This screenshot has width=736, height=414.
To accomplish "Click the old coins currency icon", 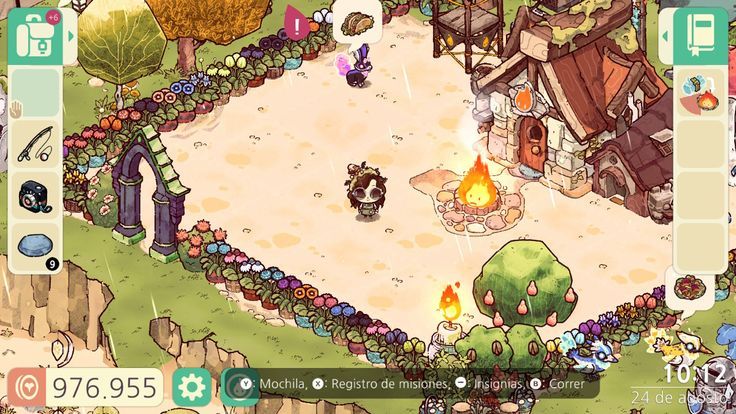I will click(x=26, y=388).
